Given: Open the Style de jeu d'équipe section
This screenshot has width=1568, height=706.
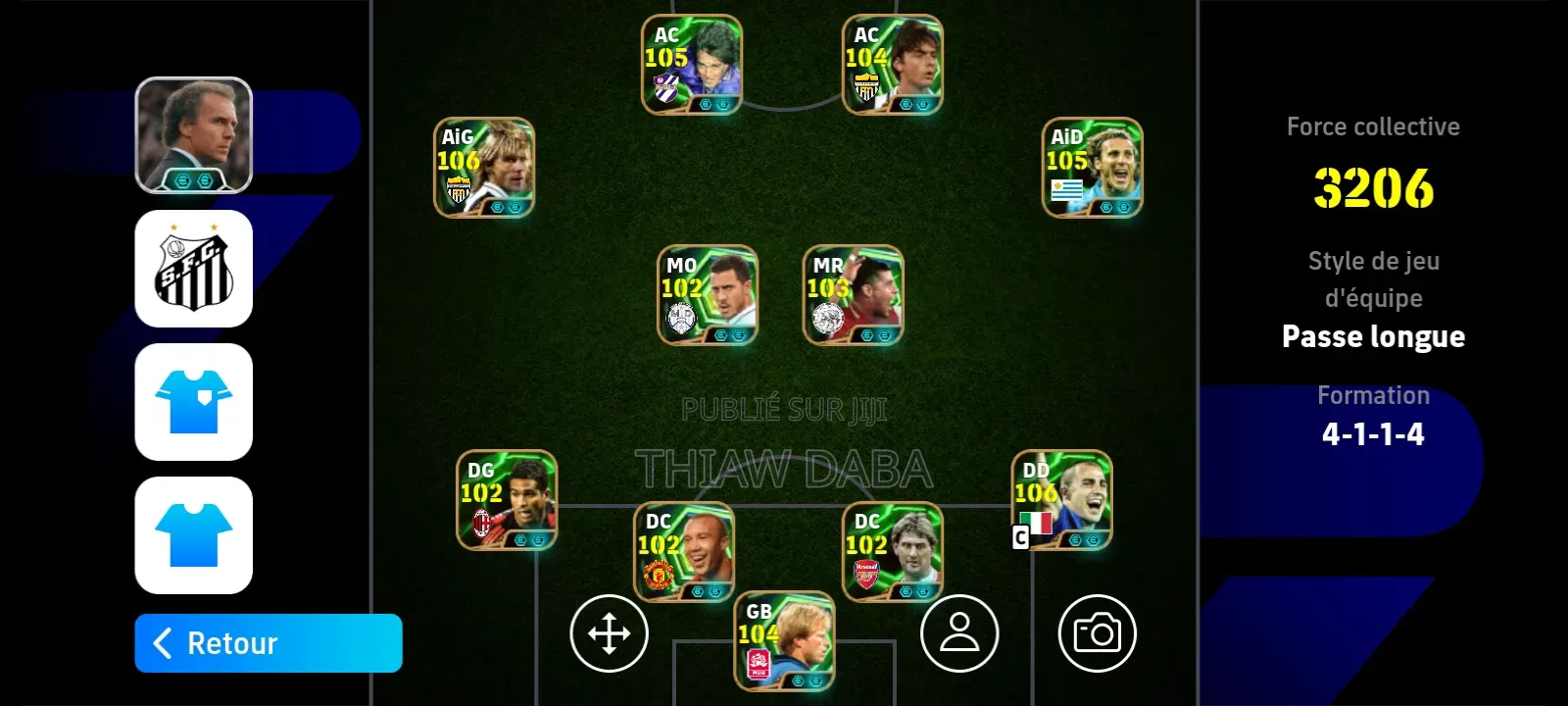Looking at the screenshot, I should tap(1372, 278).
